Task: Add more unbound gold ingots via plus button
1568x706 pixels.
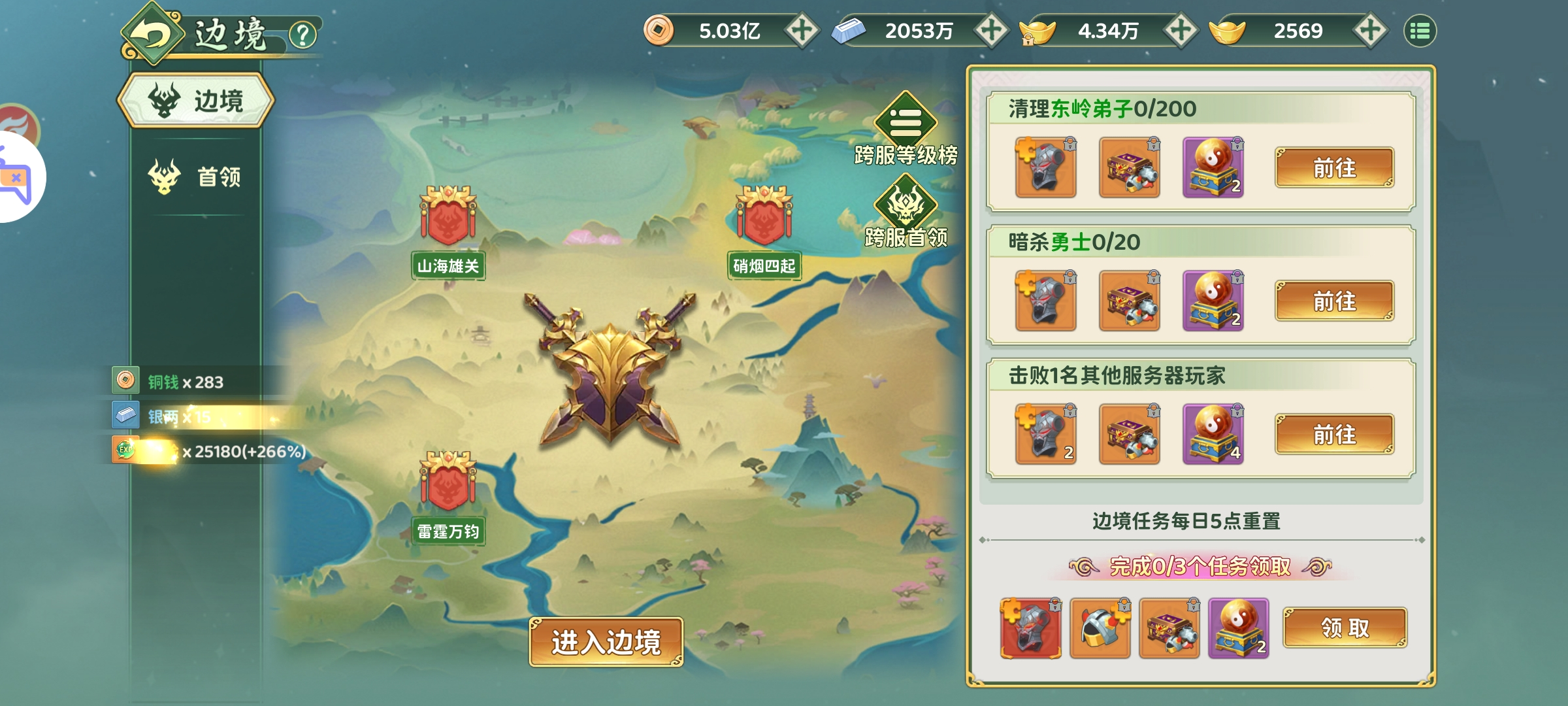Action: (1370, 31)
